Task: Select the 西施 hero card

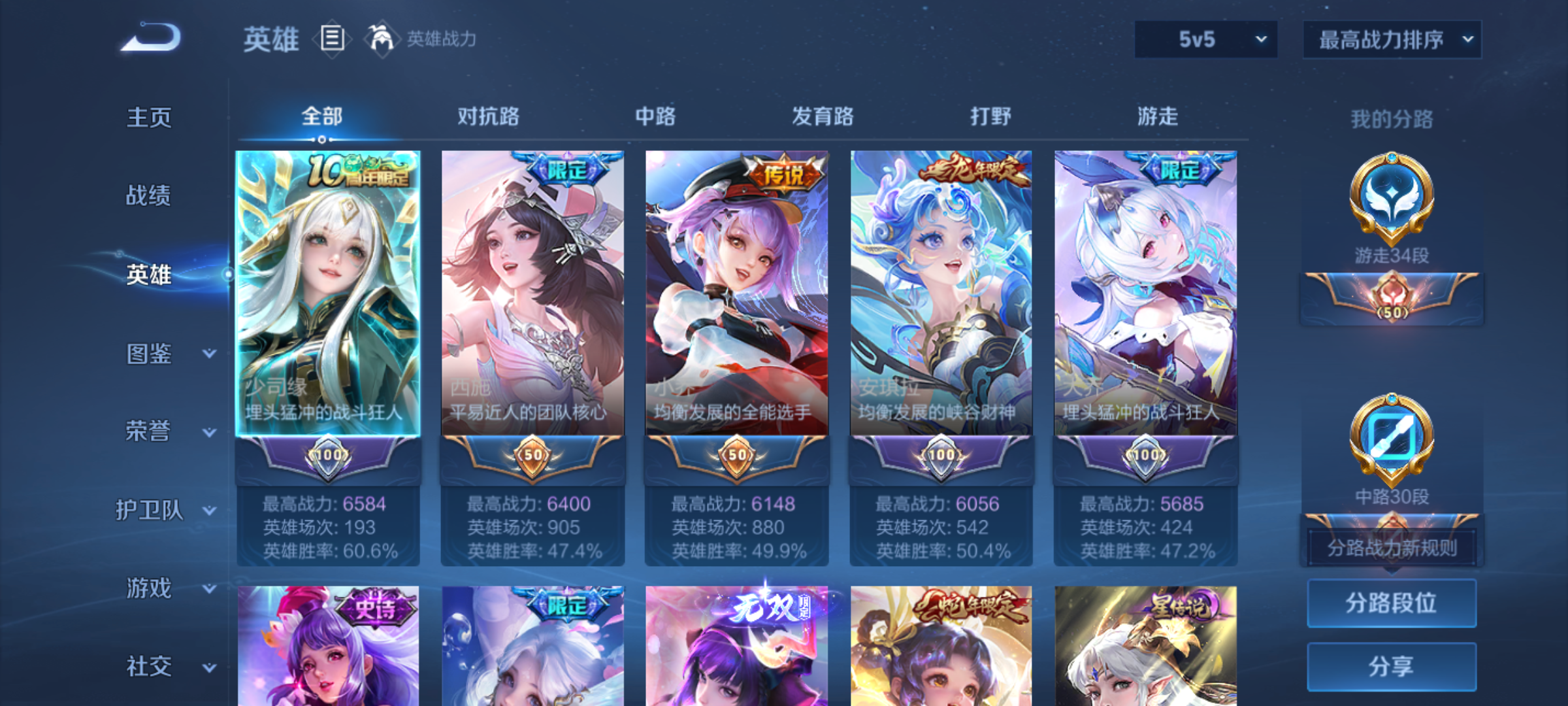Action: (x=532, y=294)
